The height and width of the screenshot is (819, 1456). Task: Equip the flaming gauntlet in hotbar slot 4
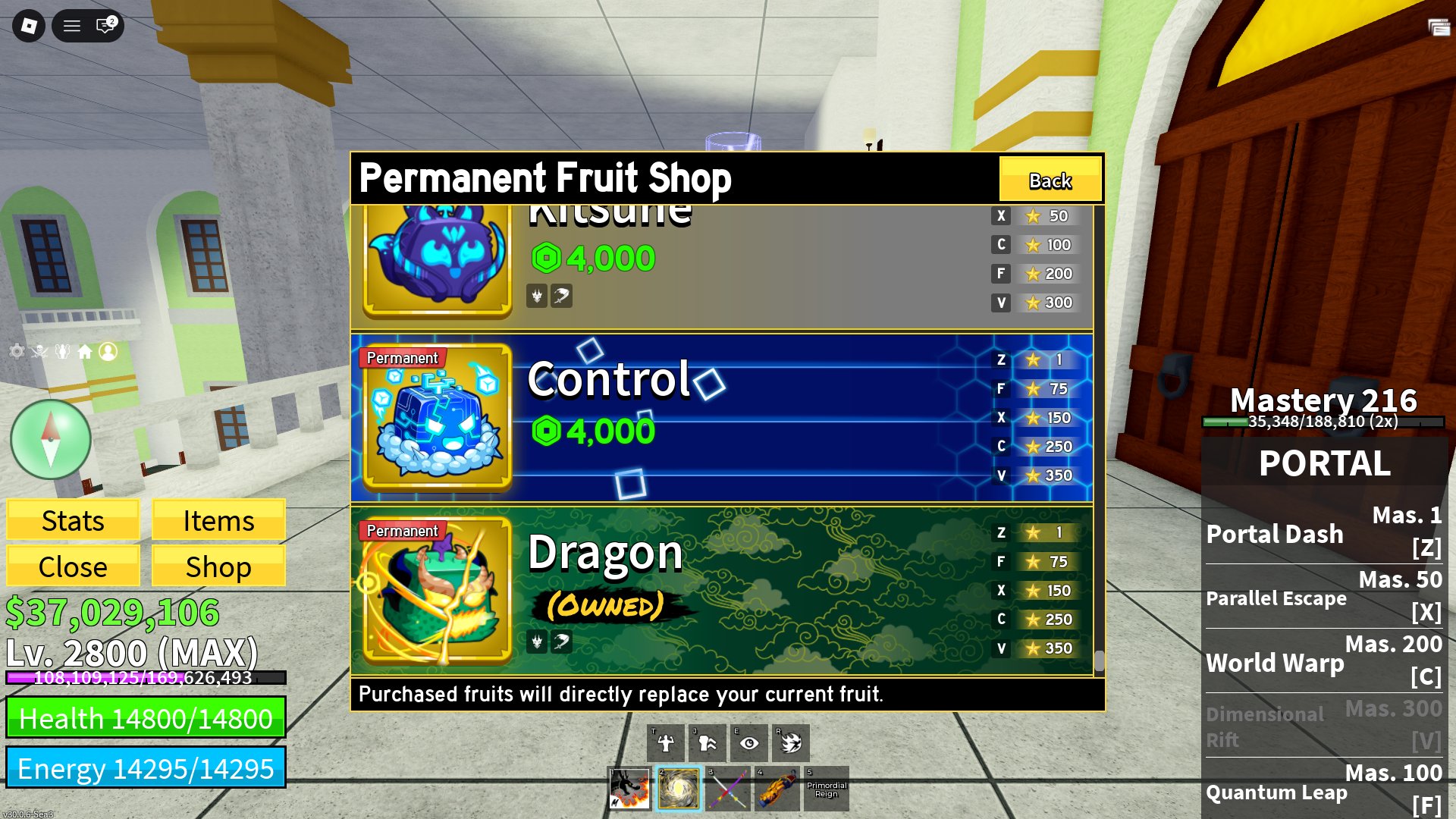(777, 789)
